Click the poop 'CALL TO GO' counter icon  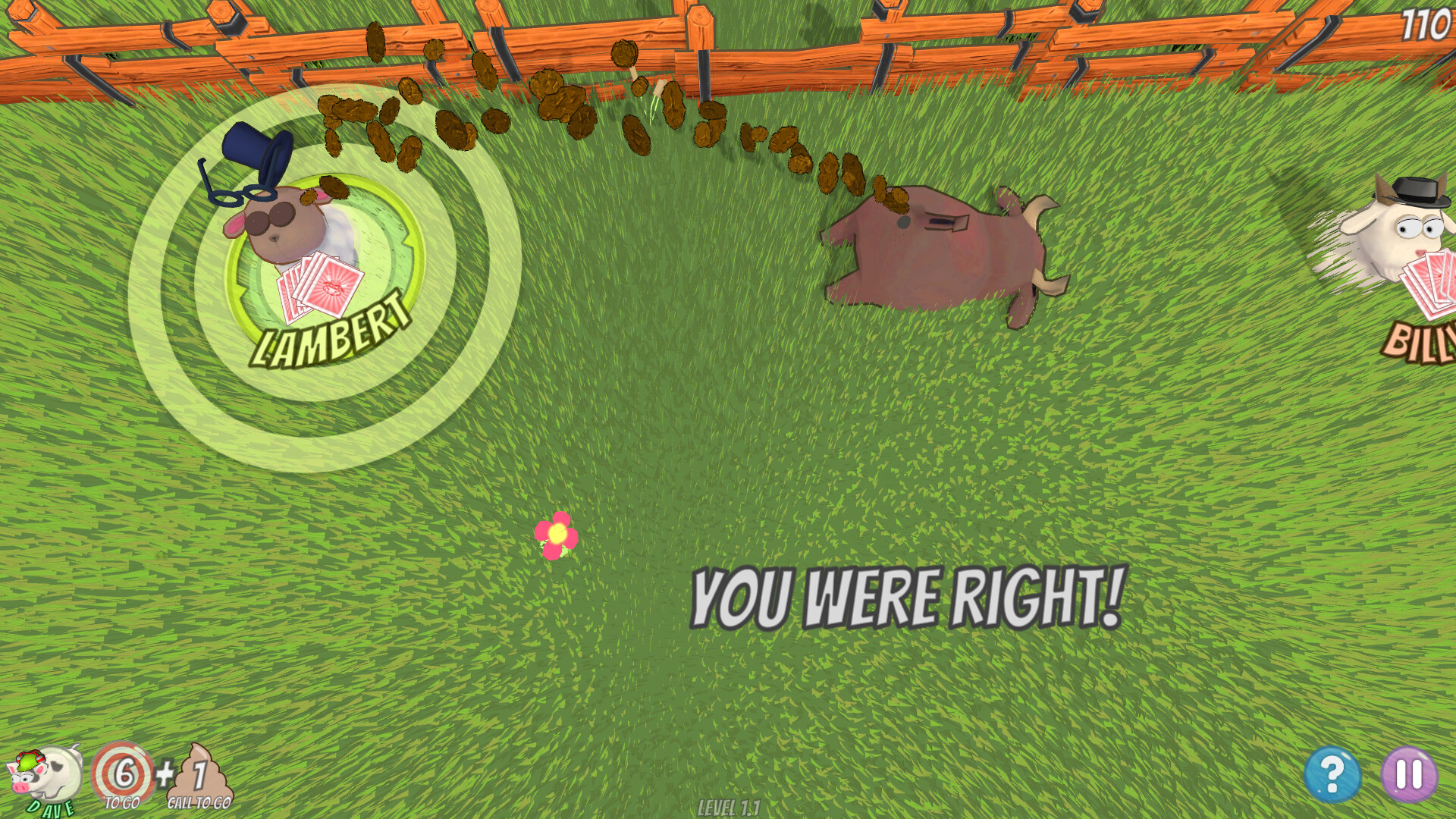[x=199, y=773]
